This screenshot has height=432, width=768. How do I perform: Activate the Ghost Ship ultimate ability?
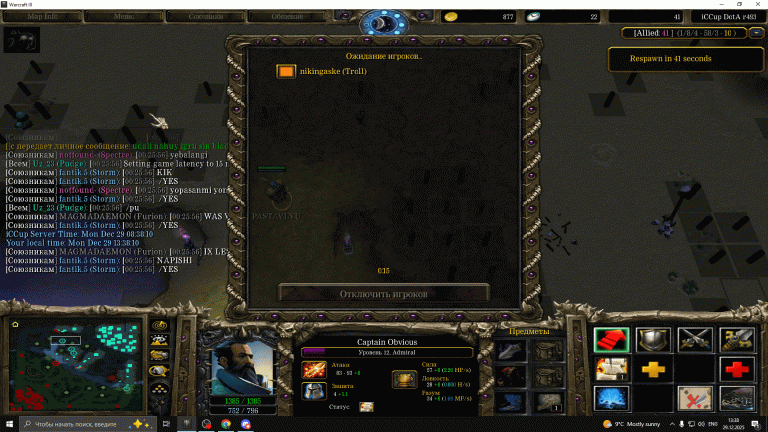point(738,398)
